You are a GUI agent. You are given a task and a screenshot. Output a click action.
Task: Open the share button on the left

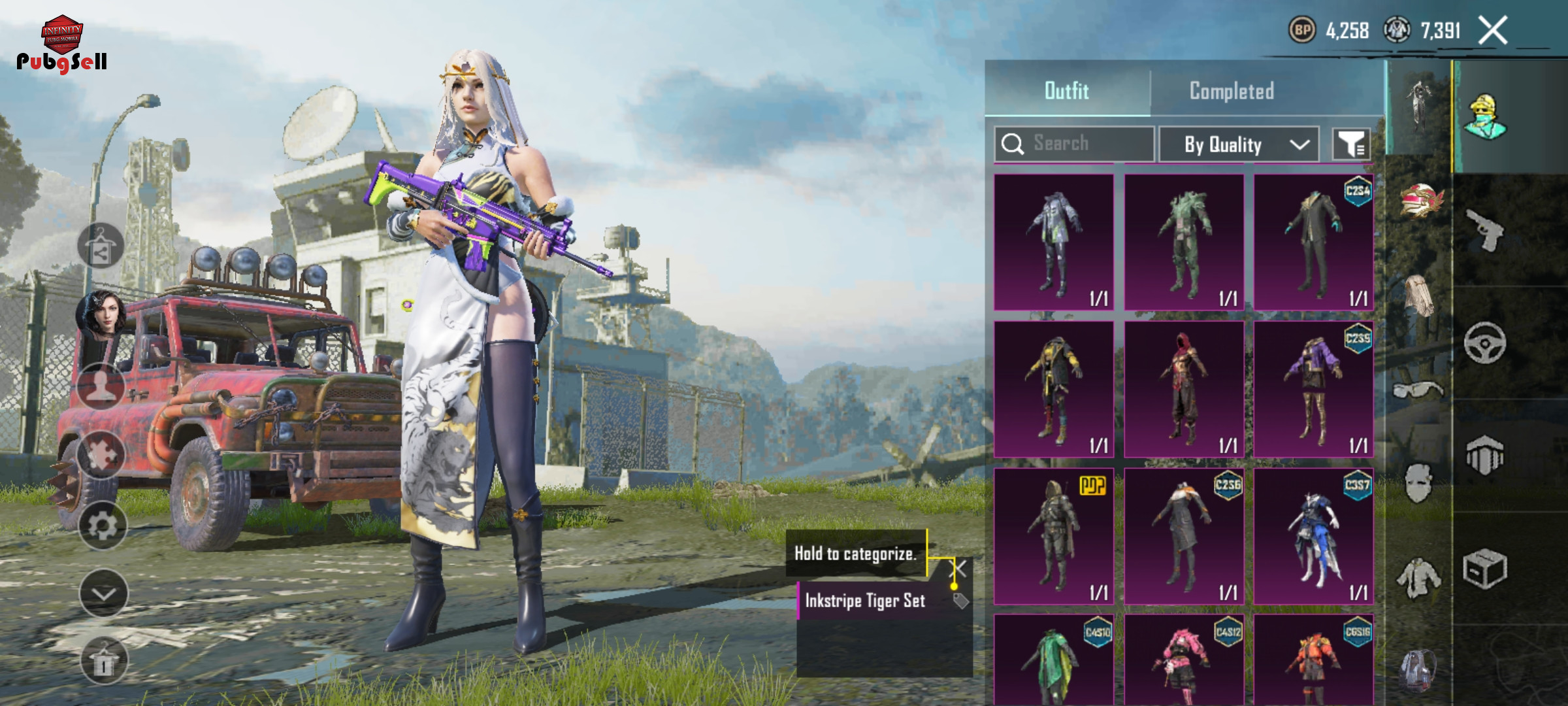[101, 246]
